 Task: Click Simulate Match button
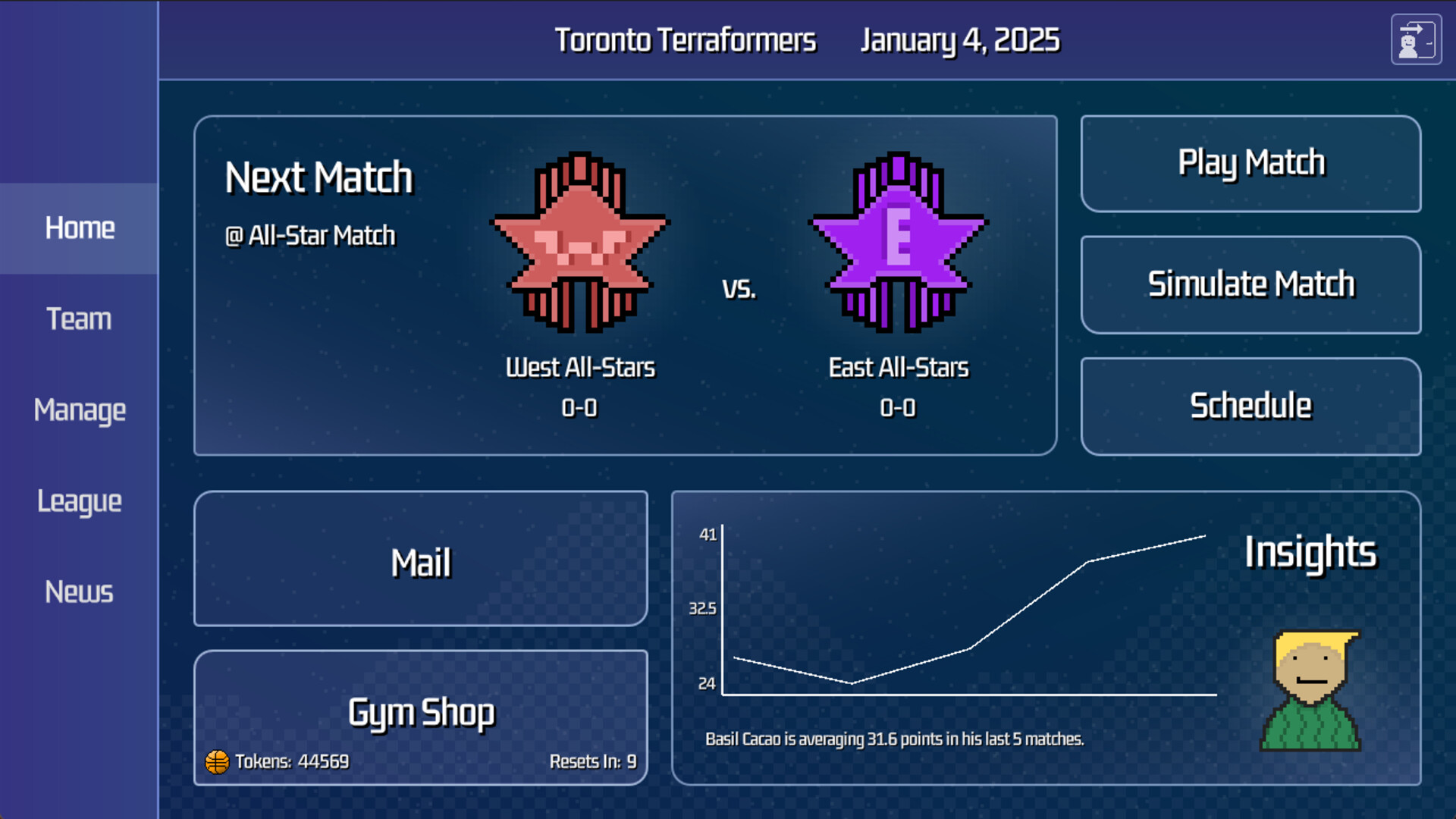coord(1250,284)
